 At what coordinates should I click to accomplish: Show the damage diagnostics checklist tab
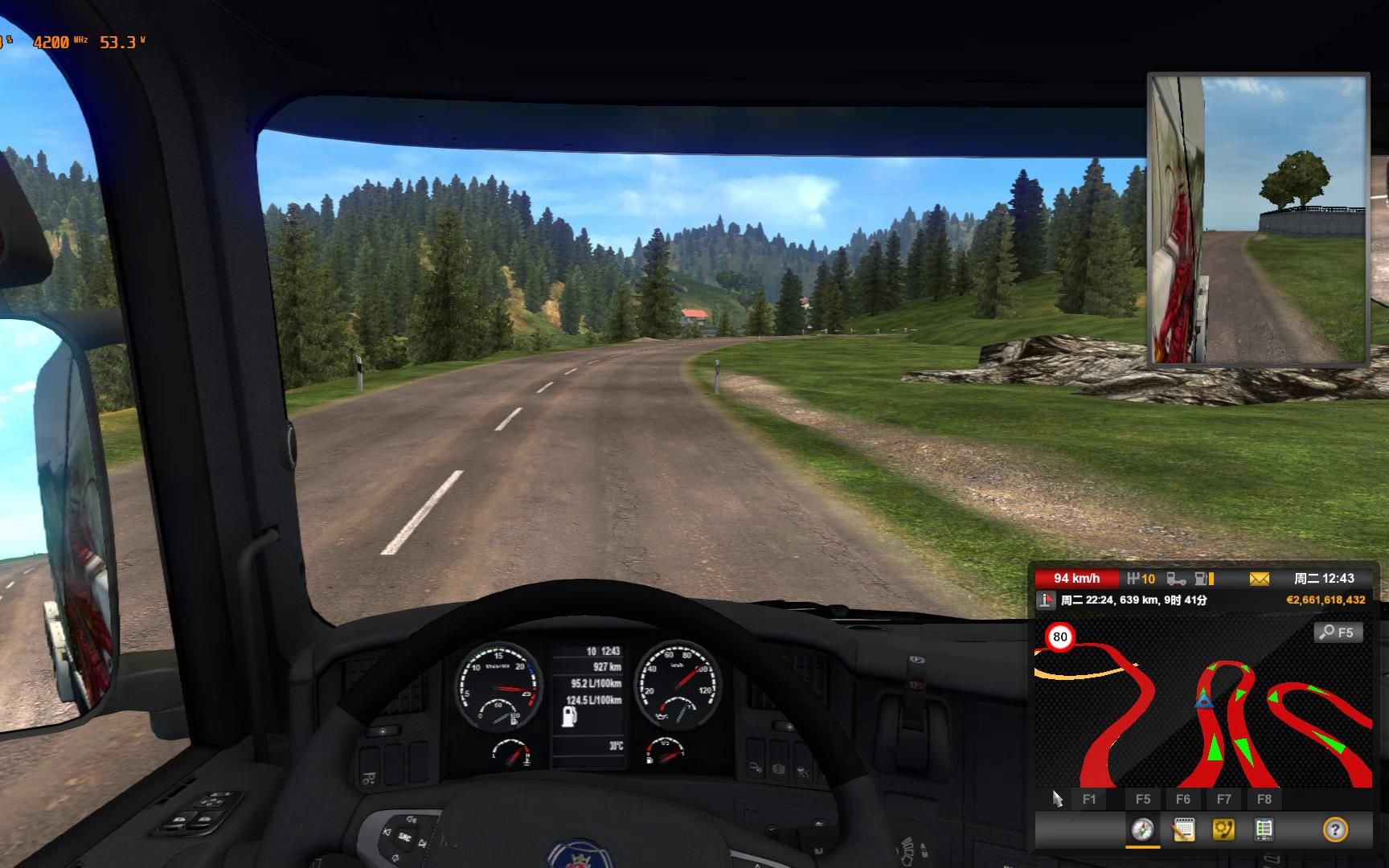[1264, 829]
